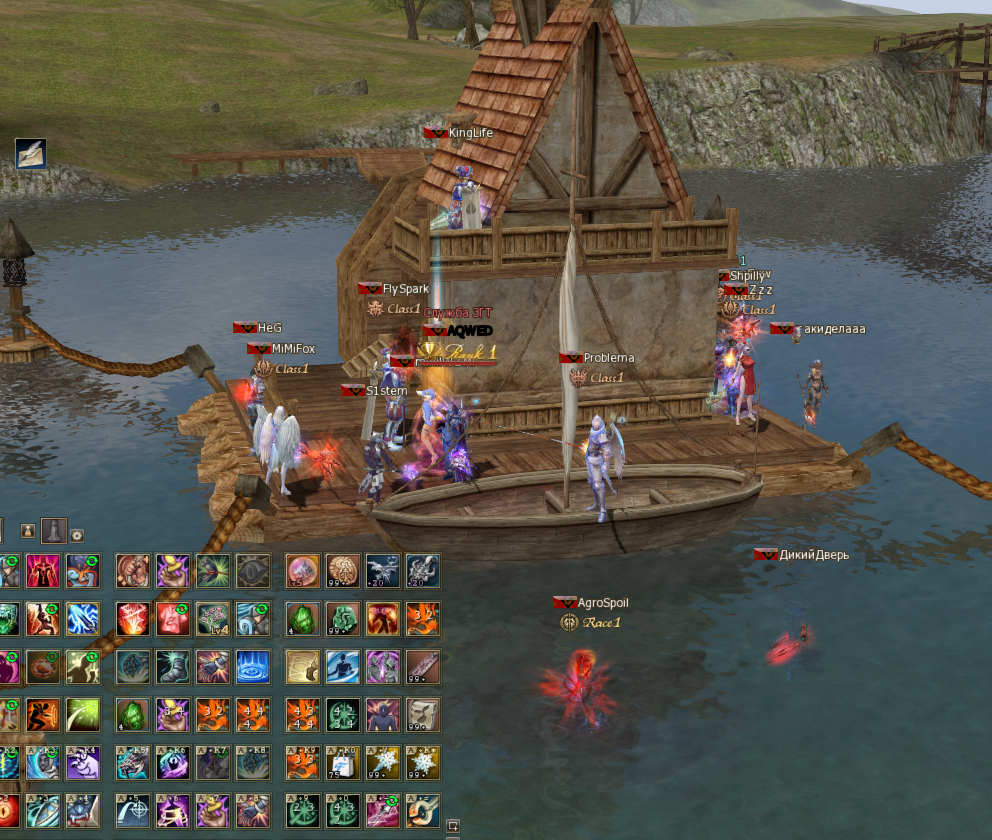The width and height of the screenshot is (992, 840).
Task: Click the small gear button above the hotbar
Action: click(x=77, y=535)
